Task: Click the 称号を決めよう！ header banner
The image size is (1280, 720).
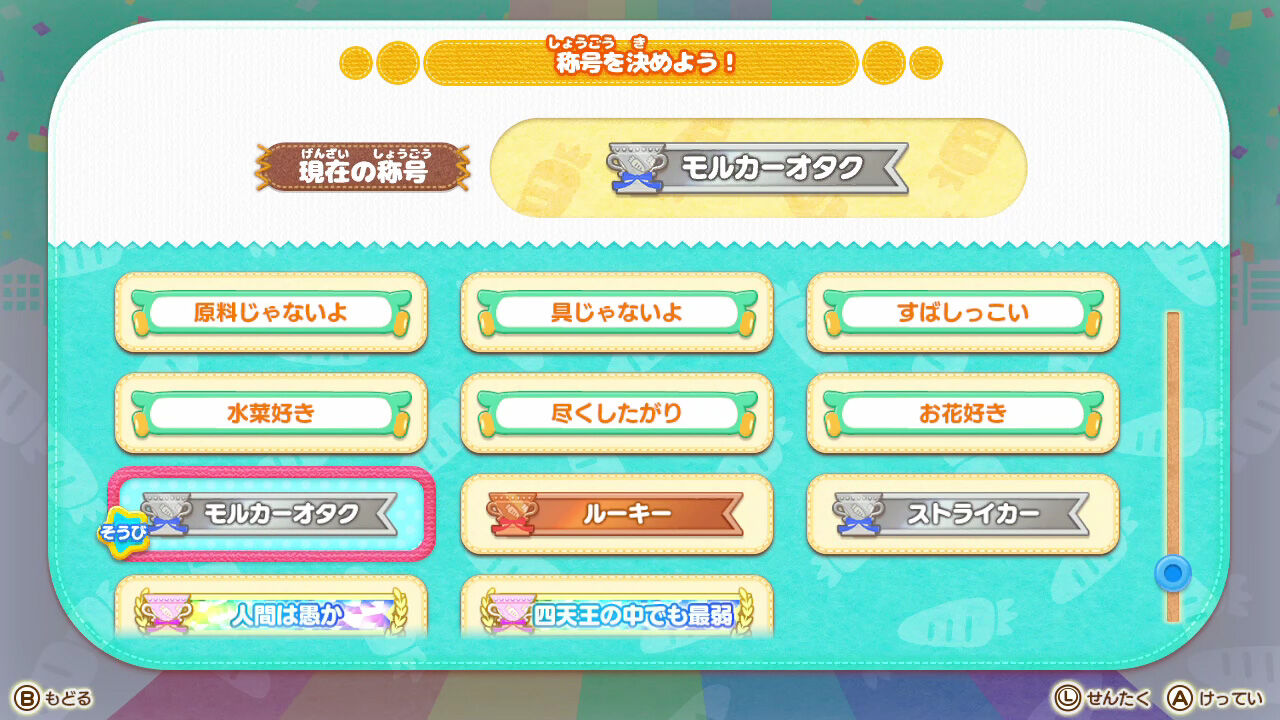Action: (x=640, y=62)
